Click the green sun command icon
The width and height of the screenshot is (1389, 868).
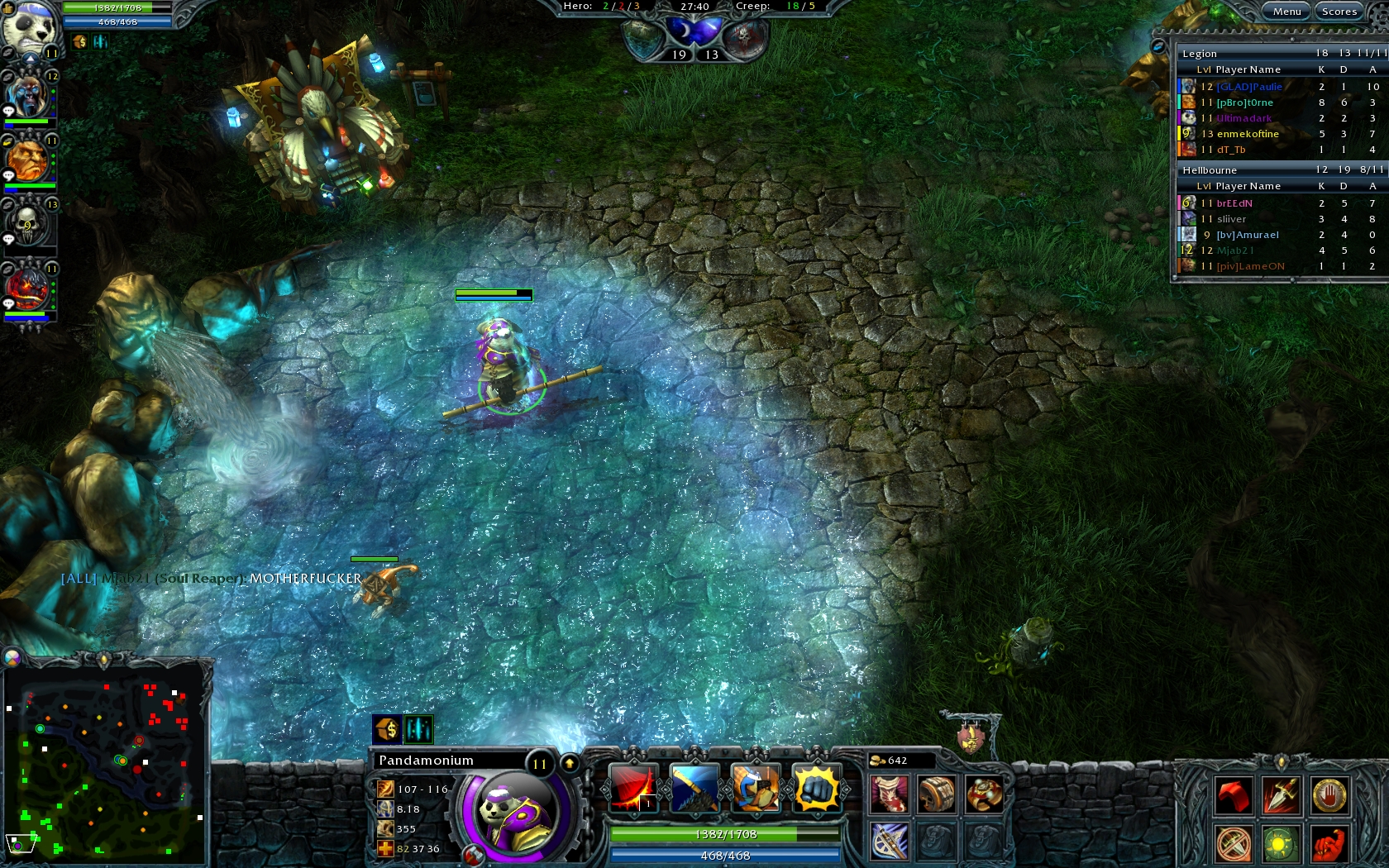click(1281, 844)
